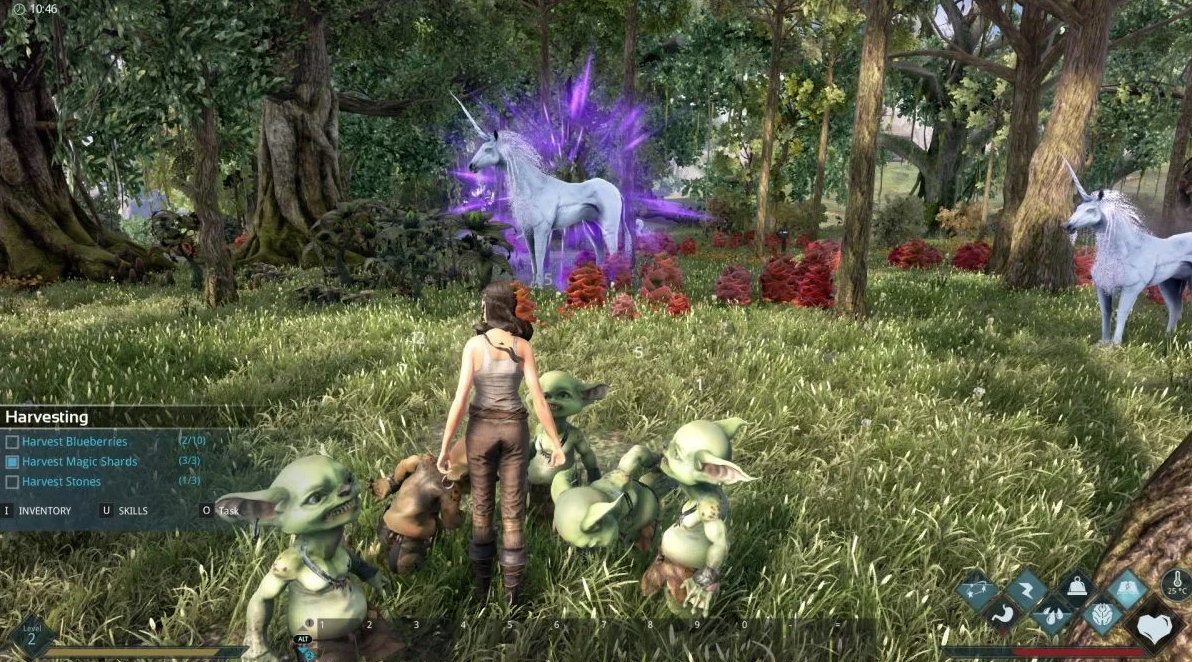Screen dimensions: 1192x662
Task: Select the constellation status icon
Action: tap(977, 590)
